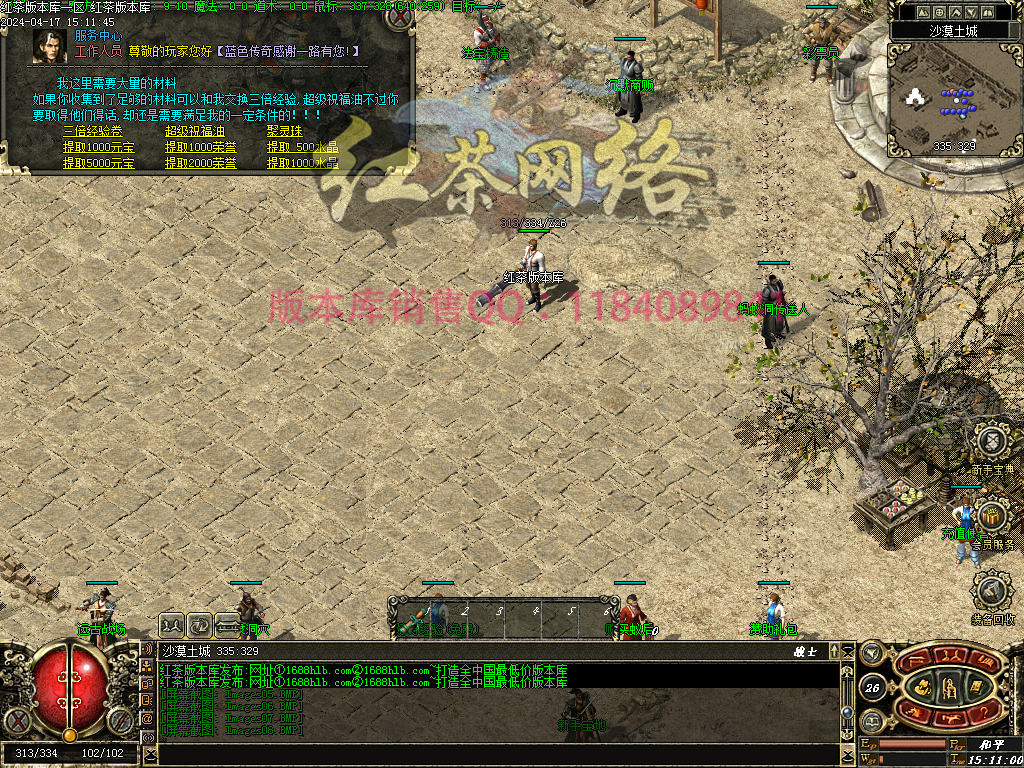Screen dimensions: 1024x768
Task: Click the handshake trade button above chat
Action: pos(173,622)
